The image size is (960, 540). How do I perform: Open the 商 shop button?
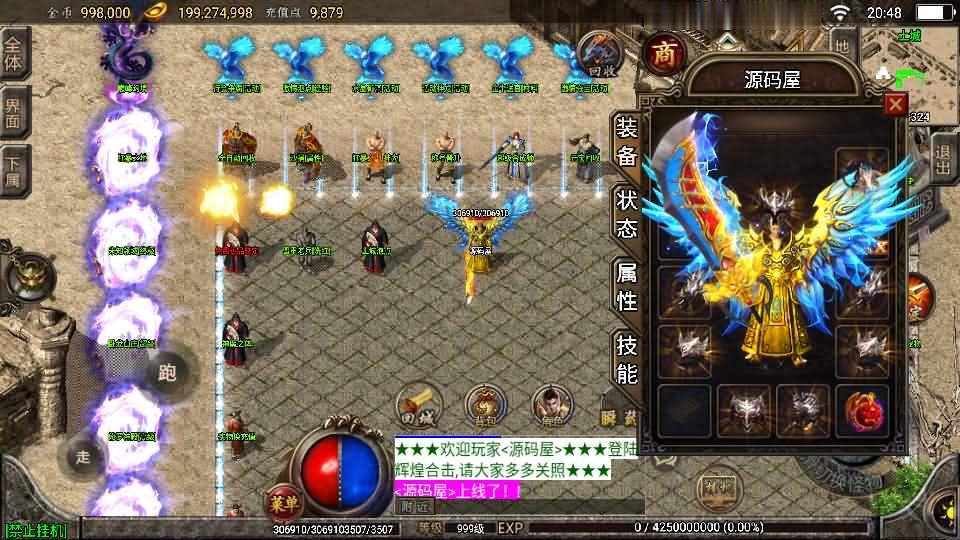662,54
